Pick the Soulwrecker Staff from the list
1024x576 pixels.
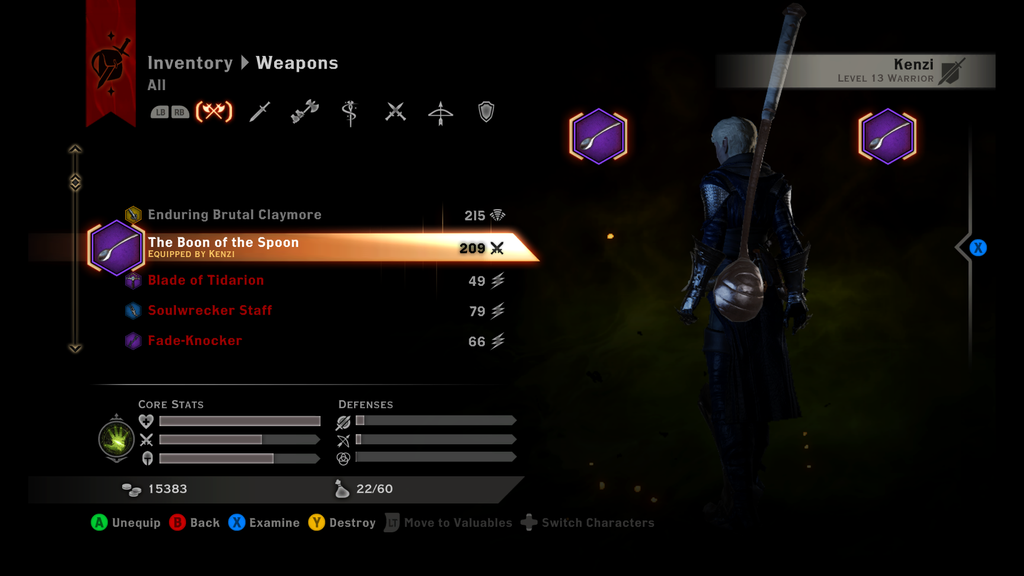point(210,311)
